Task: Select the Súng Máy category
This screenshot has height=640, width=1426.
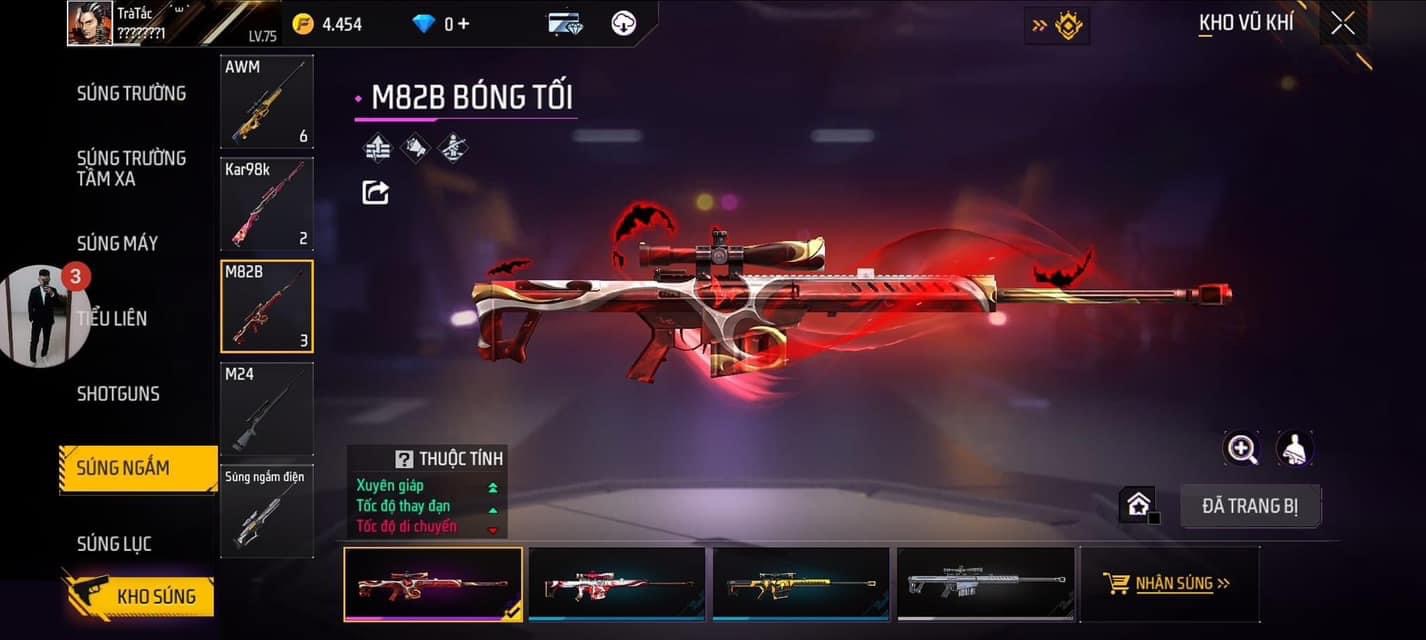Action: (x=117, y=243)
